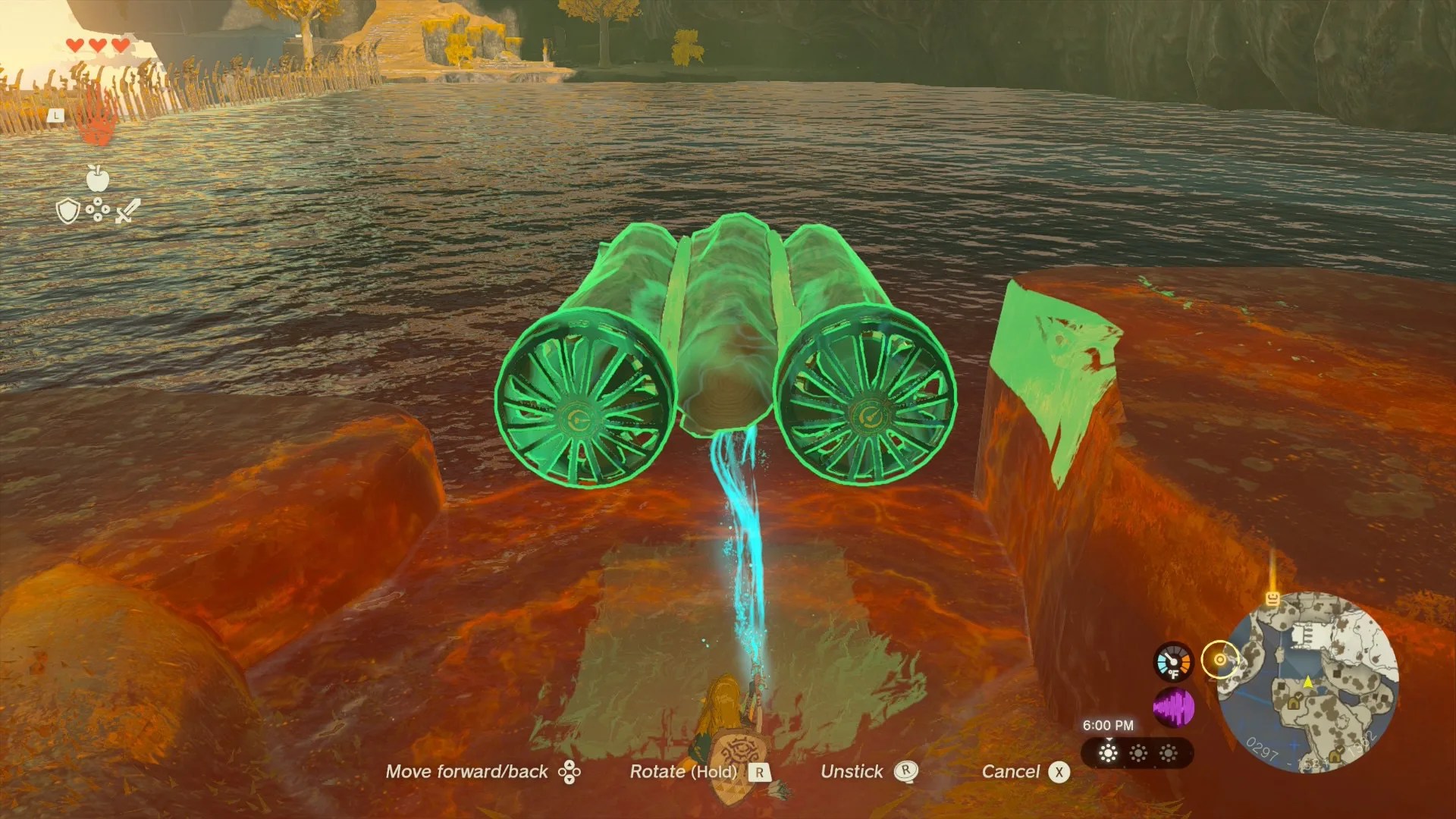Click the apple quick-item icon
The width and height of the screenshot is (1456, 819).
(98, 178)
